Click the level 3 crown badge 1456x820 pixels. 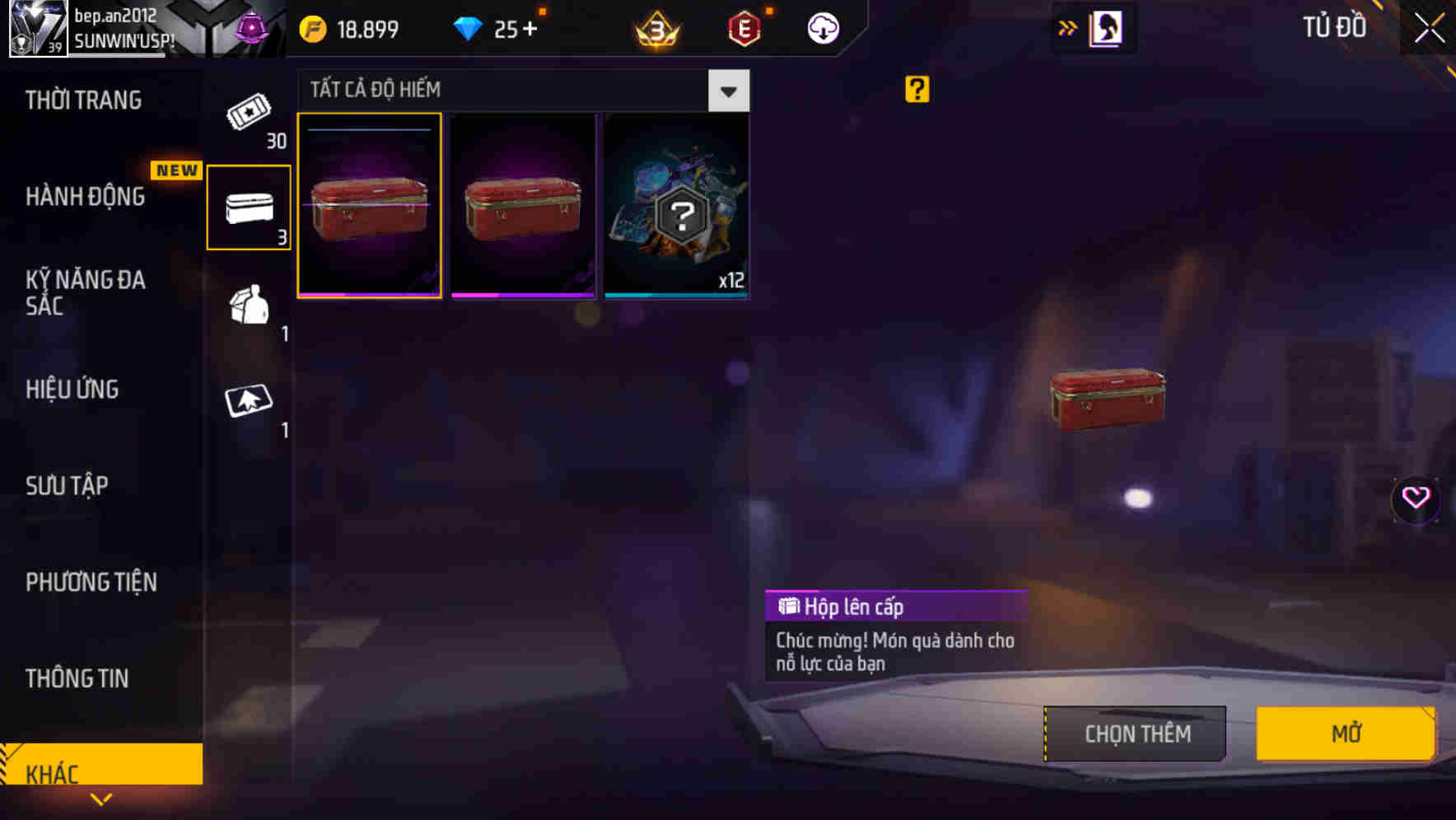655,30
